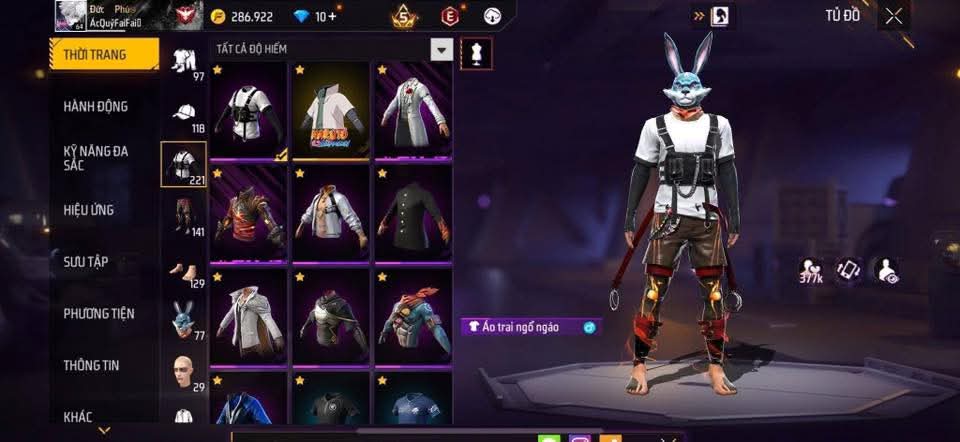Choose the pants subcategory icon
Viewport: 960px width, 442px height.
tap(183, 216)
